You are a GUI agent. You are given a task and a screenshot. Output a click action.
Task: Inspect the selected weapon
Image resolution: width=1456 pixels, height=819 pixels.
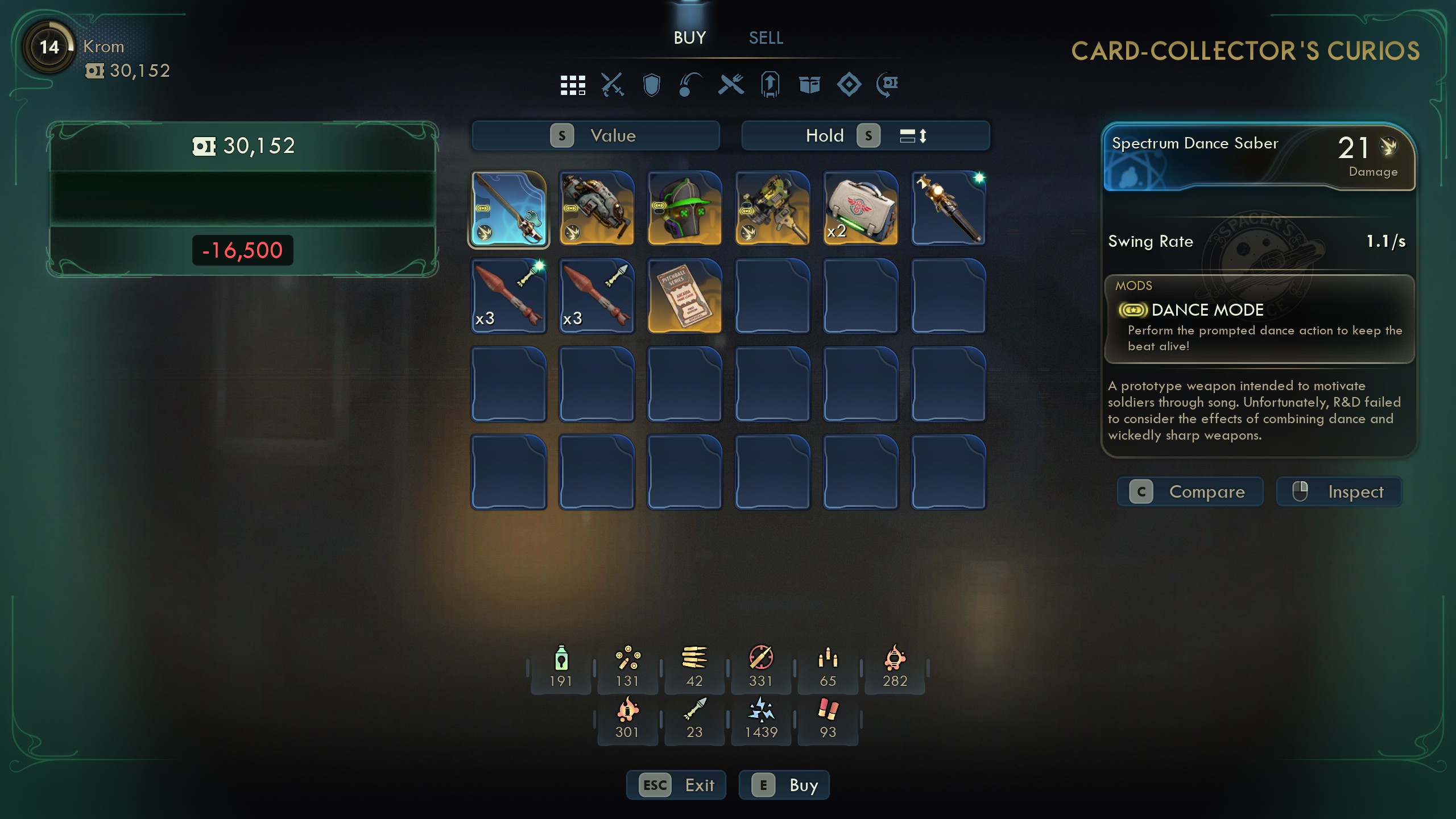point(1339,492)
